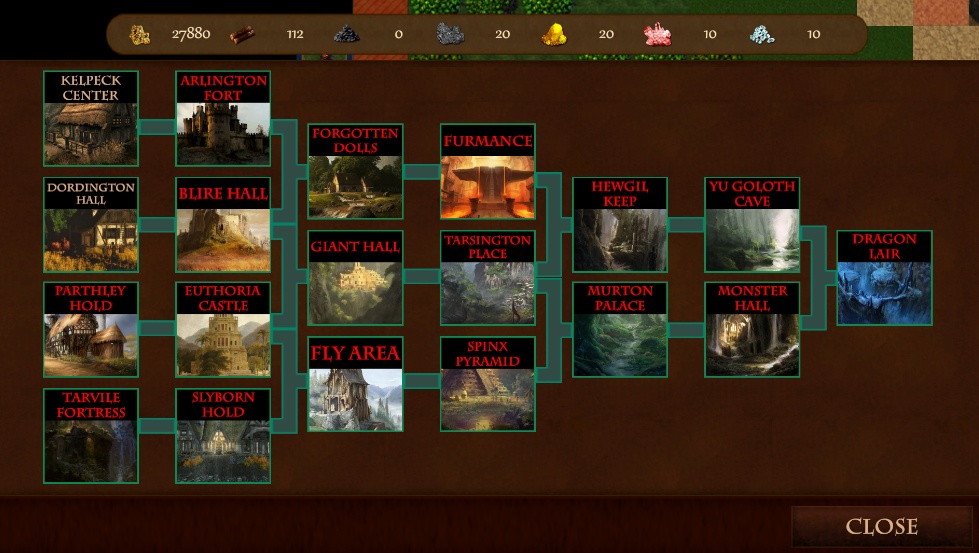This screenshot has height=553, width=979.
Task: Open the Yu Goloth Cave tile
Action: (x=752, y=225)
